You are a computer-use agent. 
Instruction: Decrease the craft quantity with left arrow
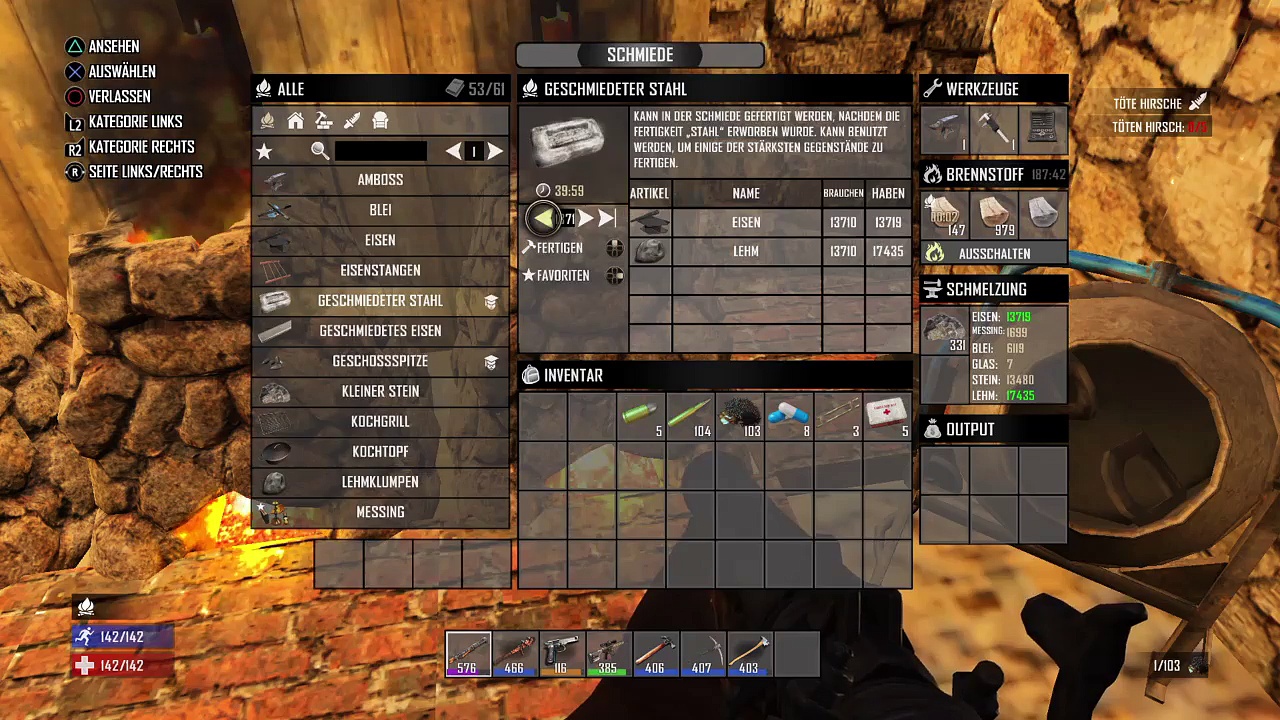click(541, 219)
